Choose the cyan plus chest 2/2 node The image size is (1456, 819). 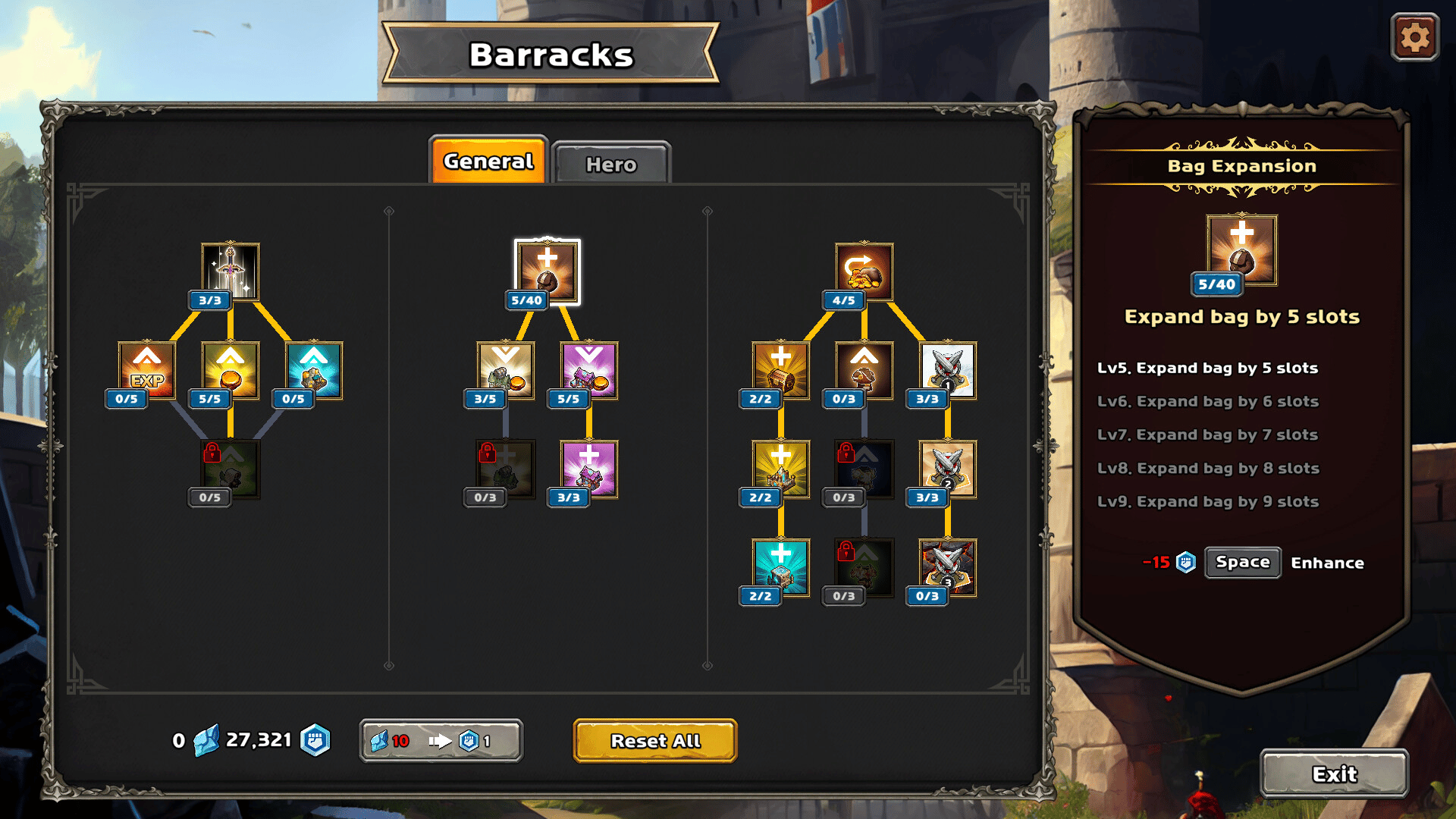[780, 567]
